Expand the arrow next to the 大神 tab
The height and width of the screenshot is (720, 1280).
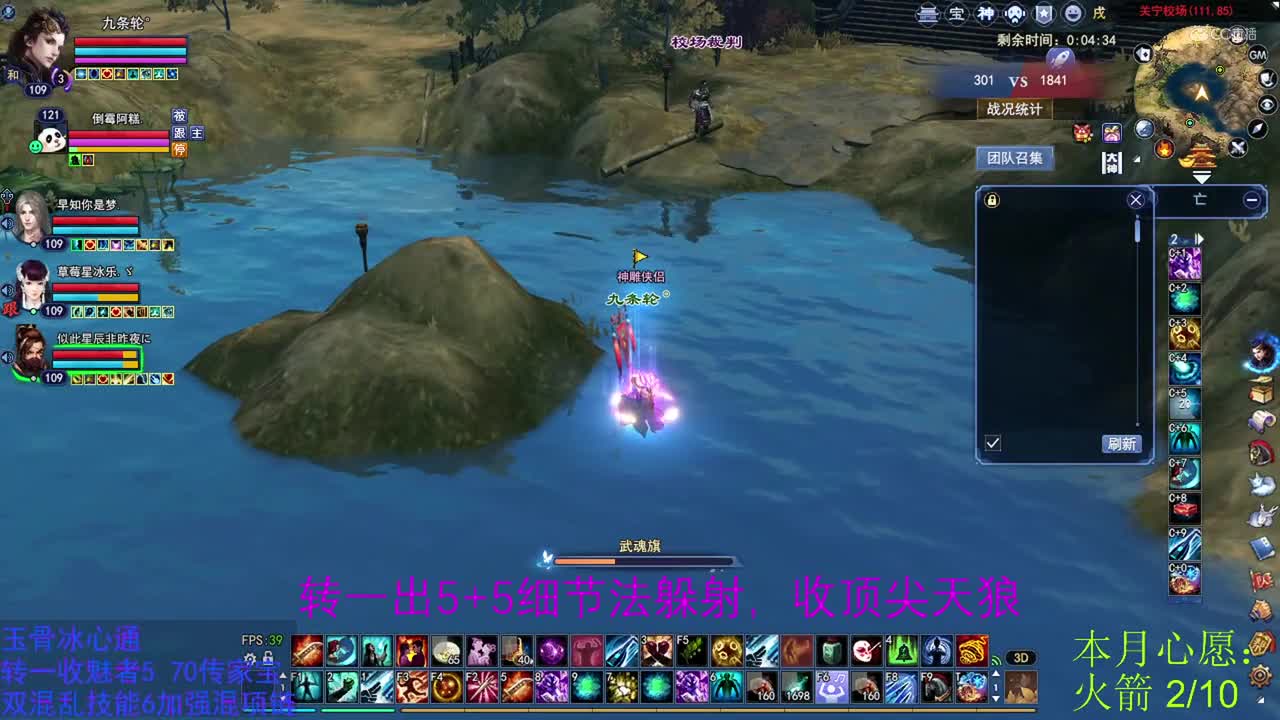[1136, 160]
